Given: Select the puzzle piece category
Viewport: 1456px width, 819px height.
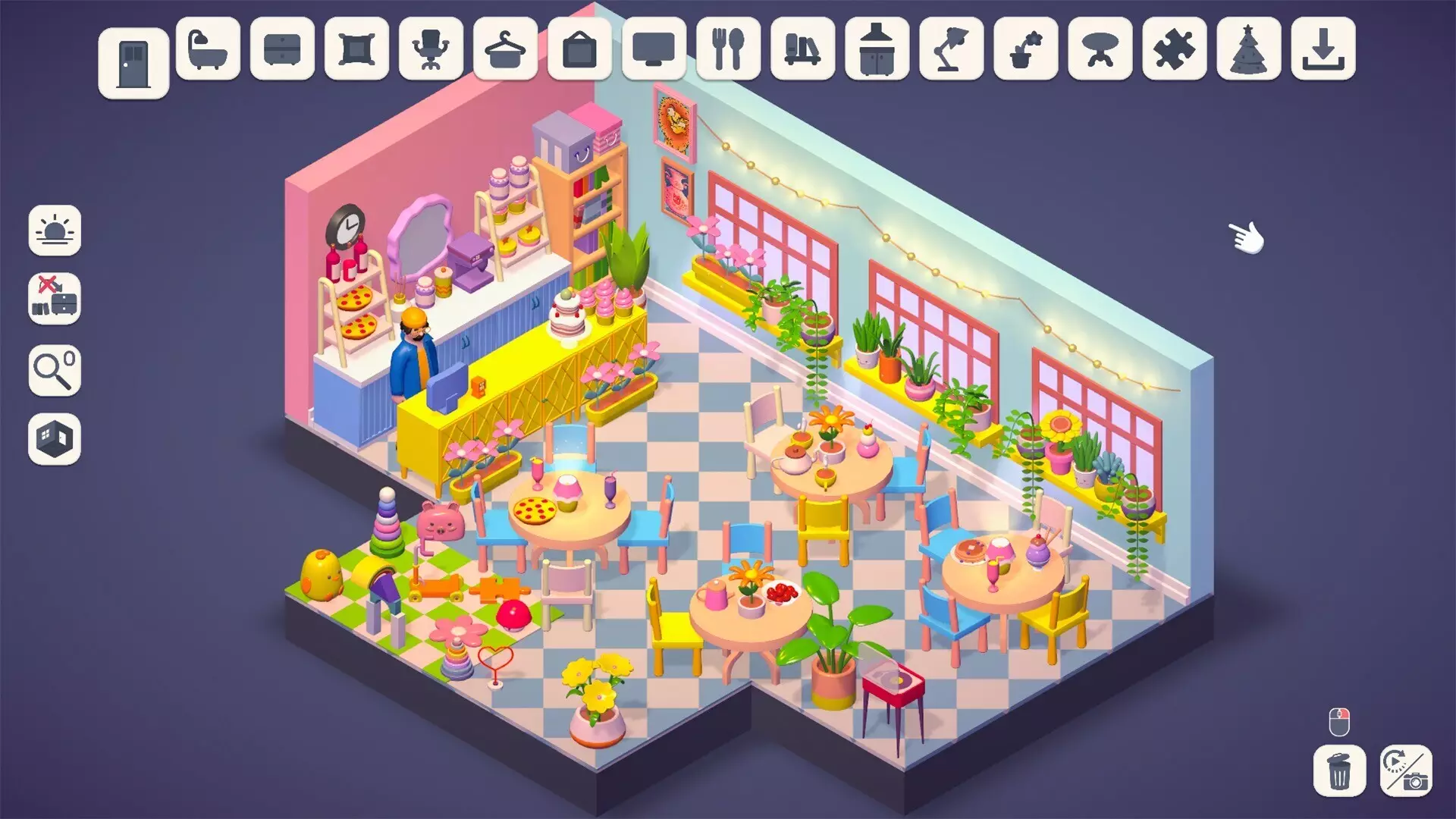Looking at the screenshot, I should 1173,52.
